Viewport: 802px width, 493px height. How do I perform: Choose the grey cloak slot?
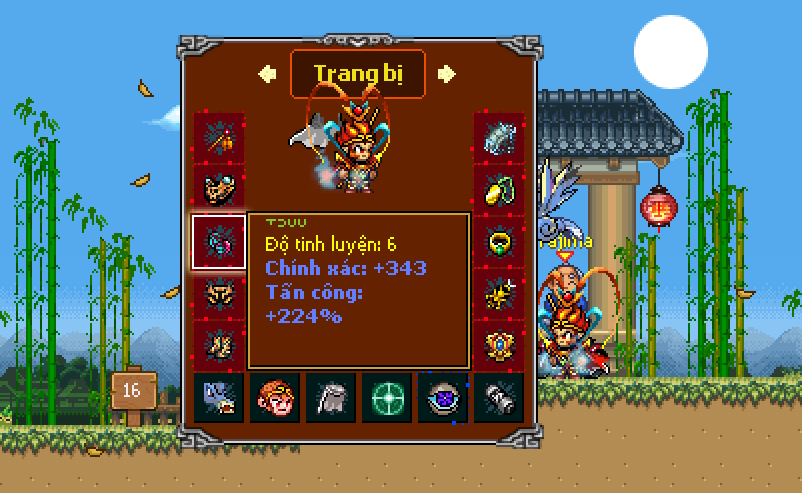point(331,398)
